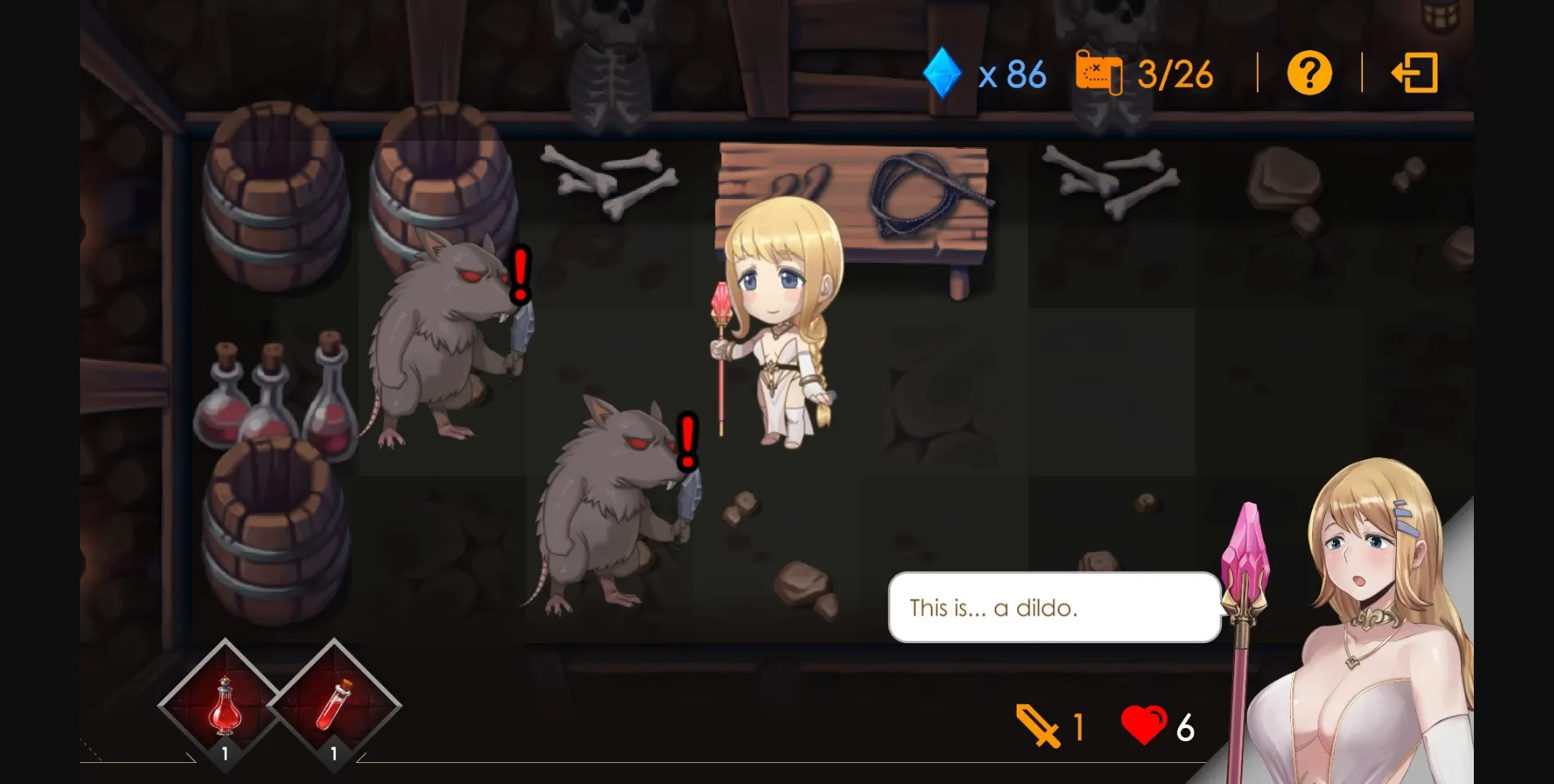Click the pink crystal staff near the portrait
Image resolution: width=1554 pixels, height=784 pixels.
click(1246, 550)
